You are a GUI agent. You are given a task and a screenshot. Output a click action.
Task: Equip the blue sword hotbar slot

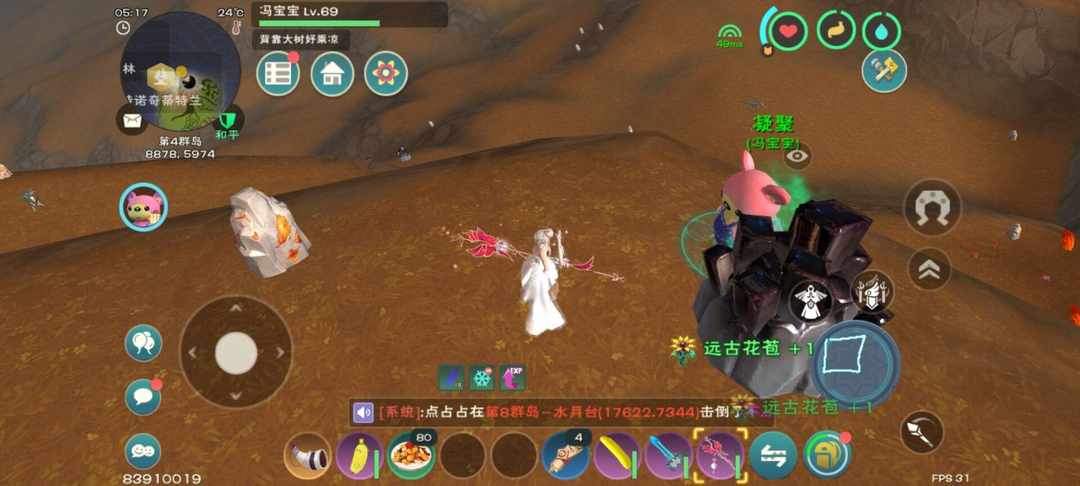668,455
